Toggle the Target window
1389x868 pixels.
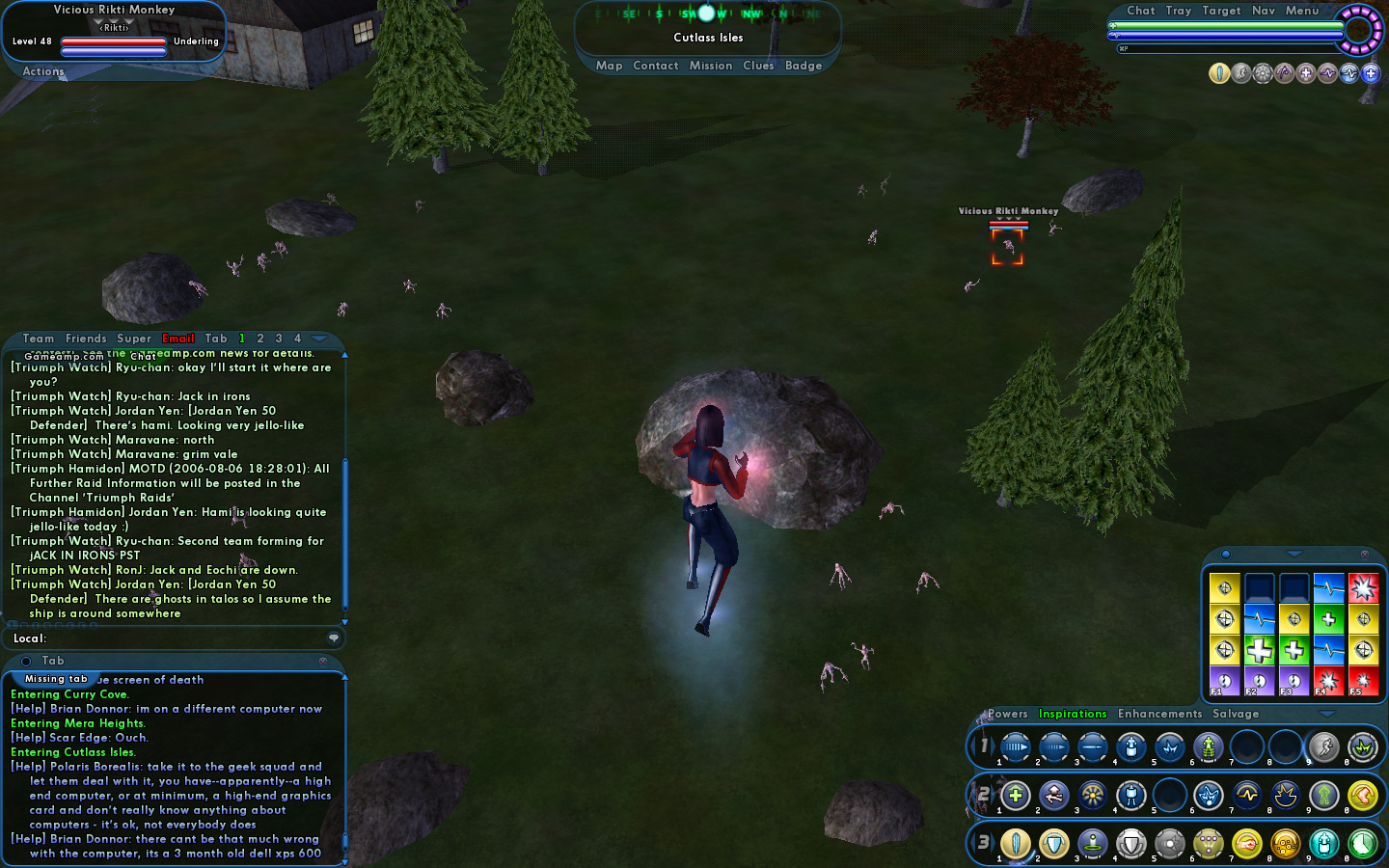(1221, 11)
